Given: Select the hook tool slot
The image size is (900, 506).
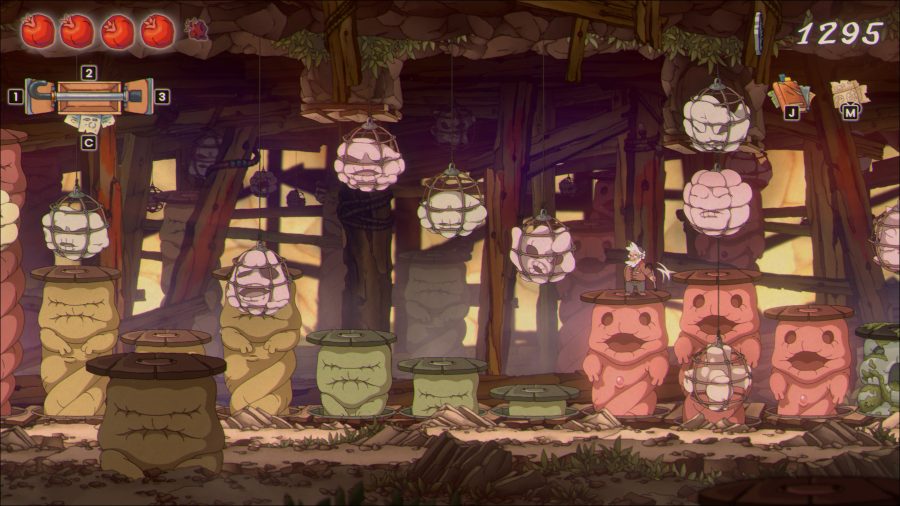Looking at the screenshot, I should tap(39, 97).
